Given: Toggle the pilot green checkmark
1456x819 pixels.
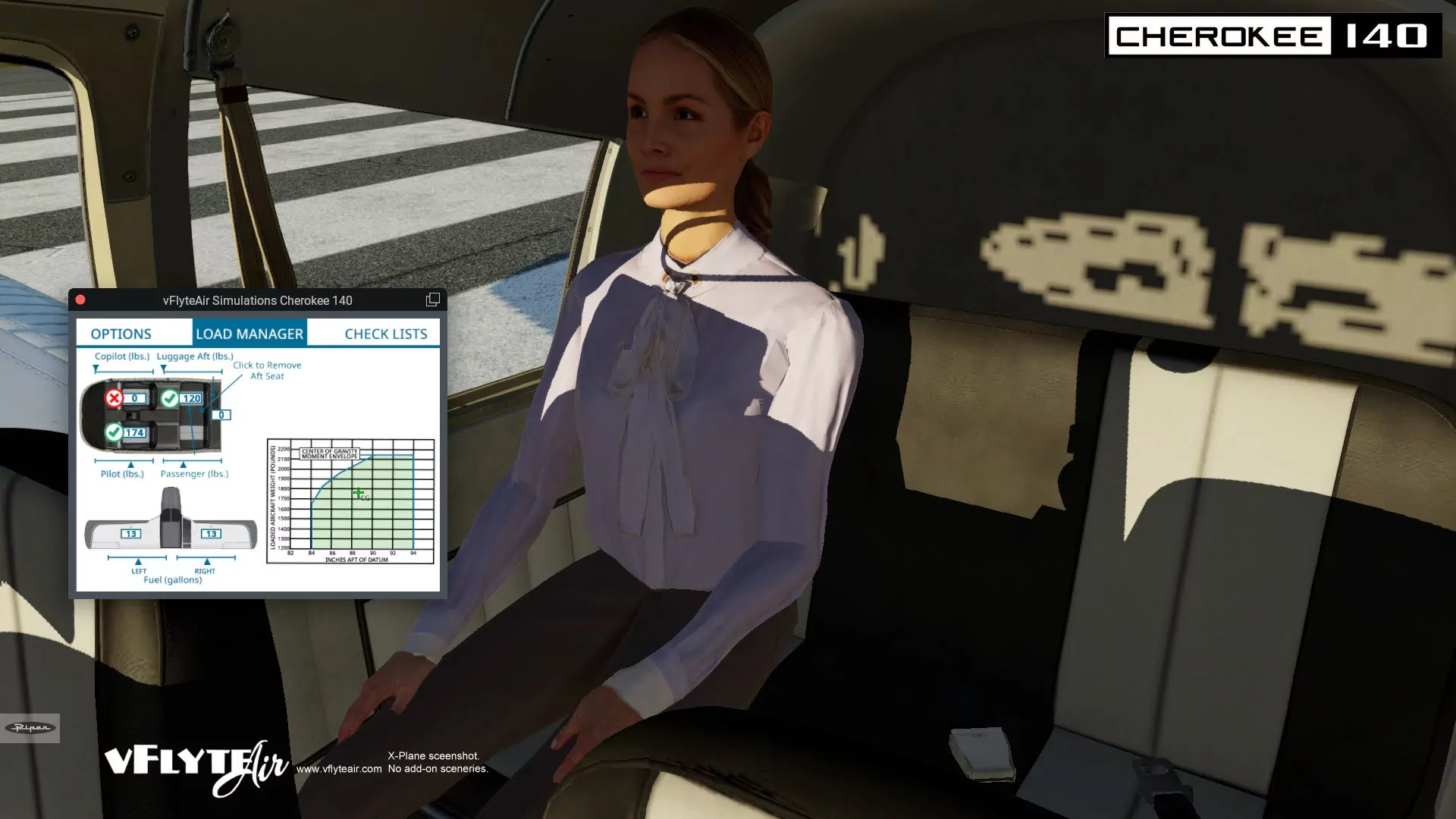Looking at the screenshot, I should [x=114, y=432].
